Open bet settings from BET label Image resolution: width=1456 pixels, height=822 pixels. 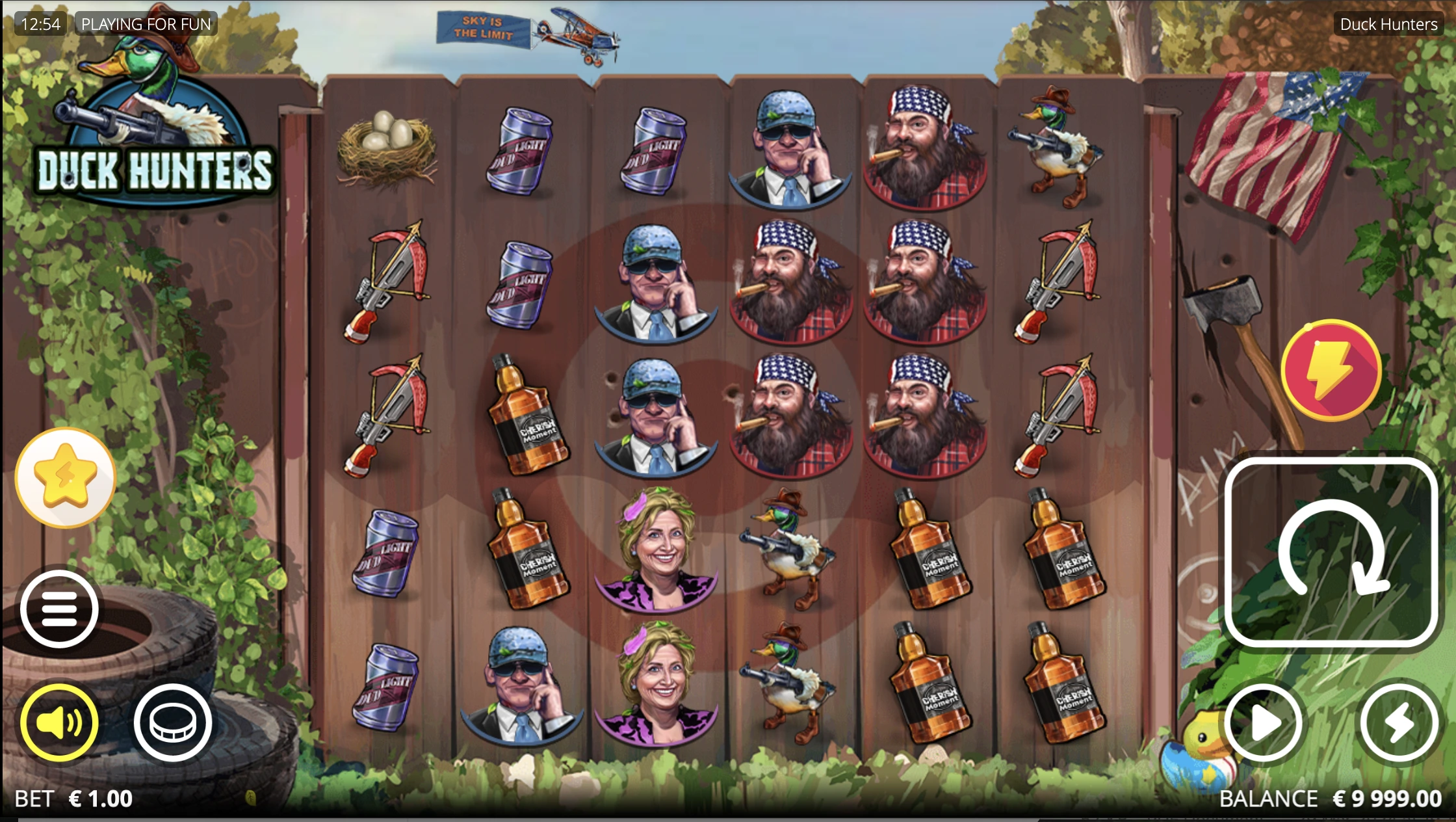click(32, 799)
